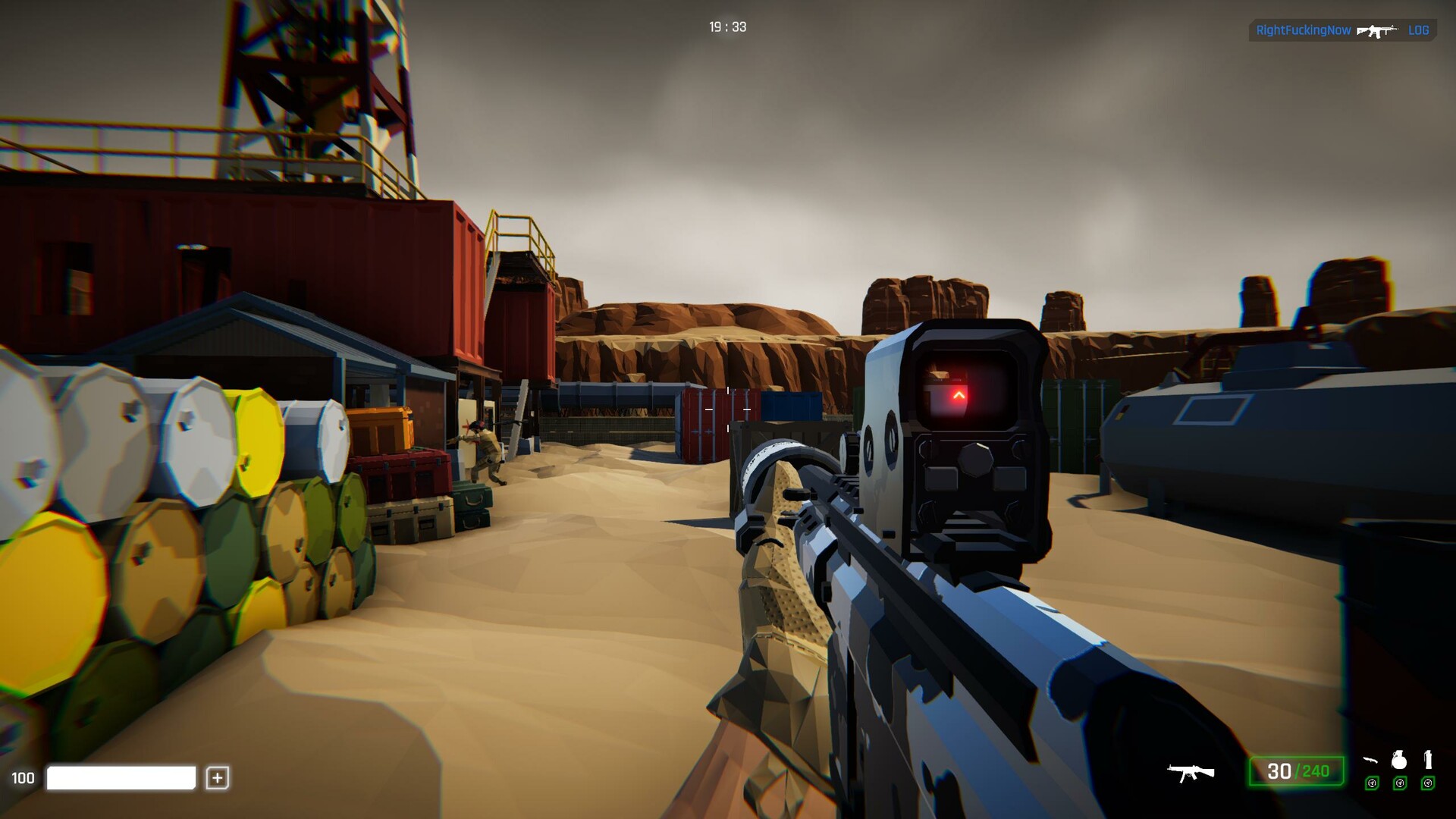1456x819 pixels.
Task: Click the knife weapon icon
Action: point(1370,761)
